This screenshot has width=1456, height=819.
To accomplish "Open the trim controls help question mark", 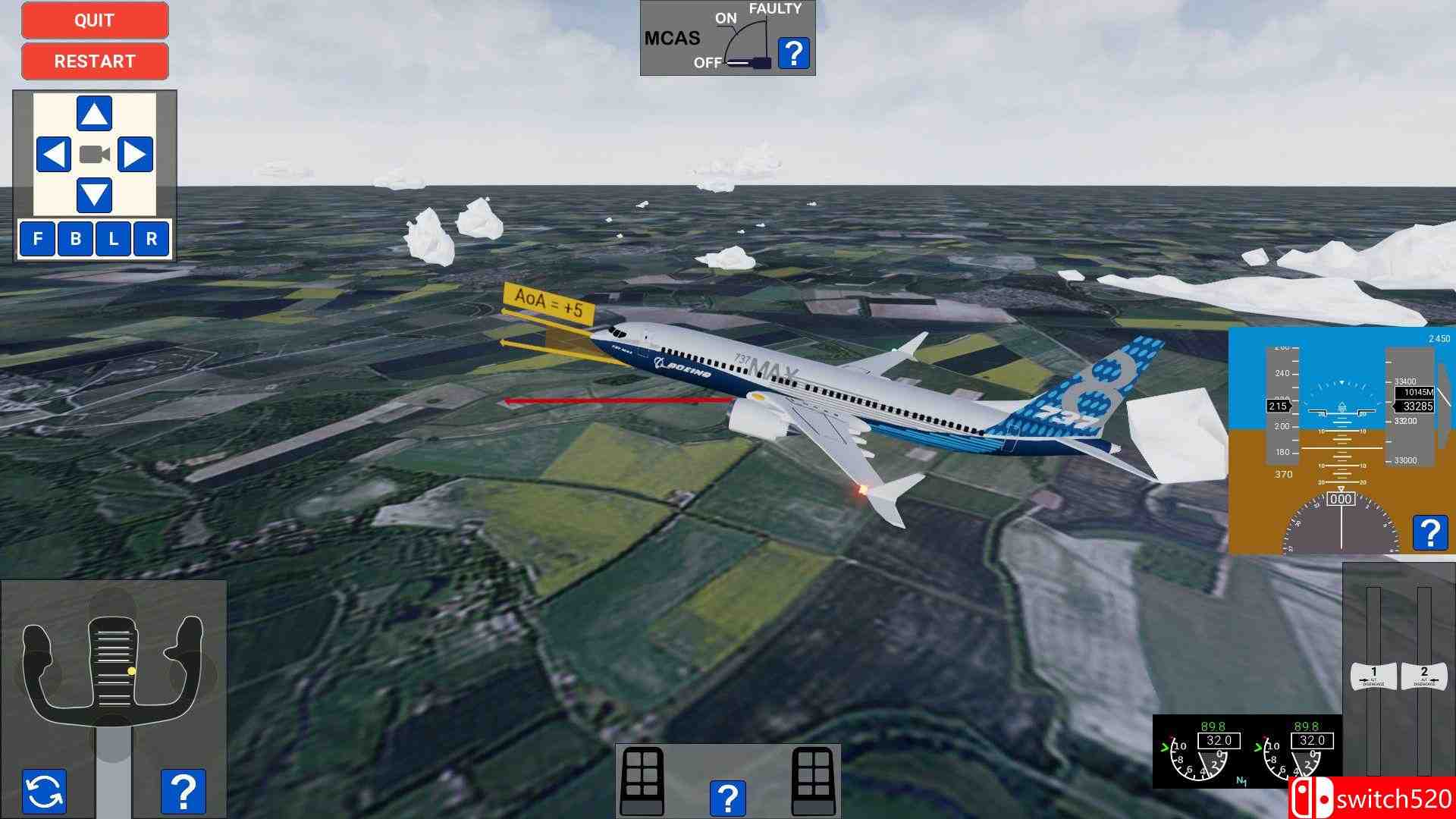I will [x=730, y=797].
